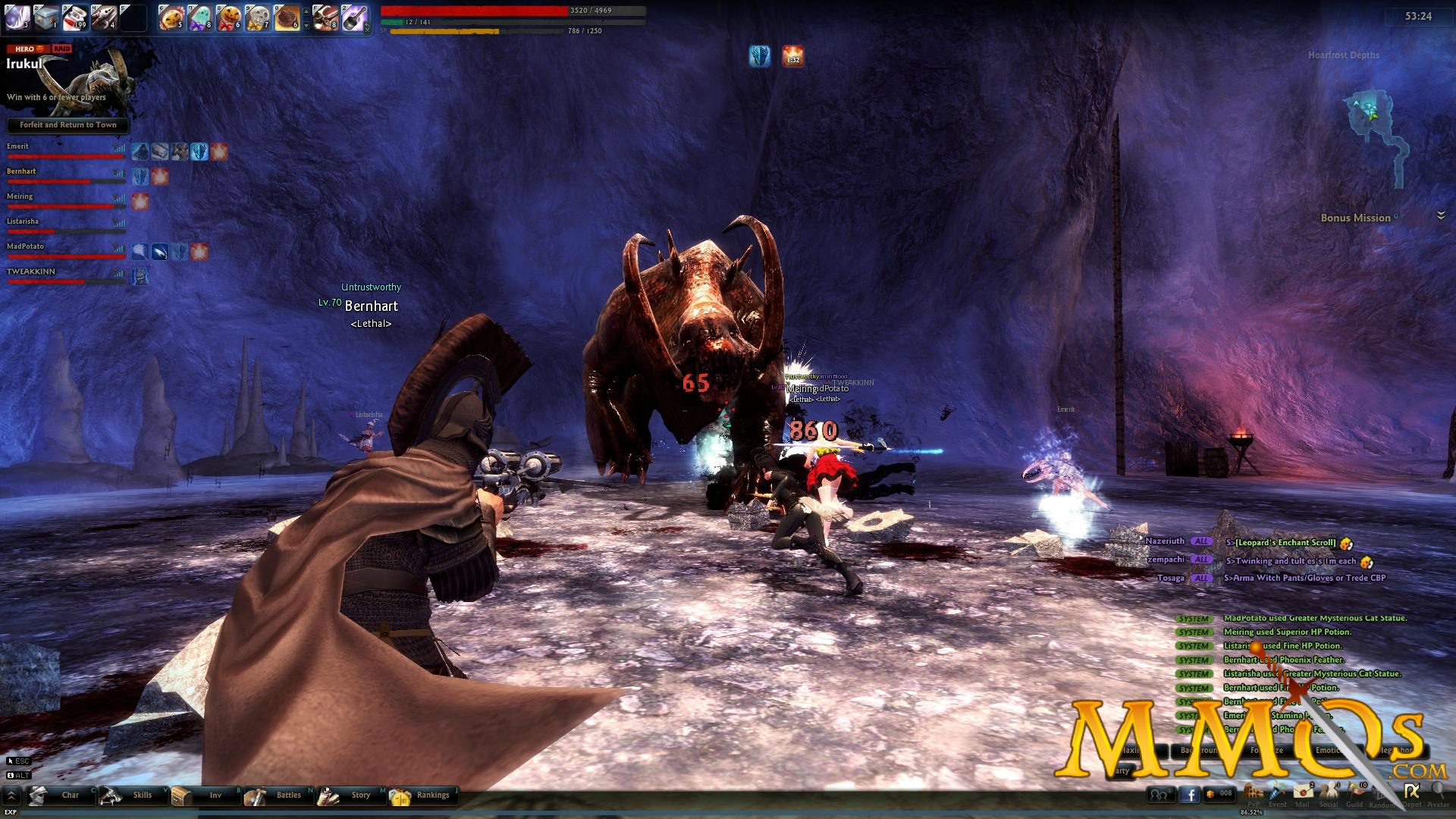Collapse the Bonus Mission panel via double chevron
Screen dimensions: 1456x819
pyautogui.click(x=1440, y=215)
